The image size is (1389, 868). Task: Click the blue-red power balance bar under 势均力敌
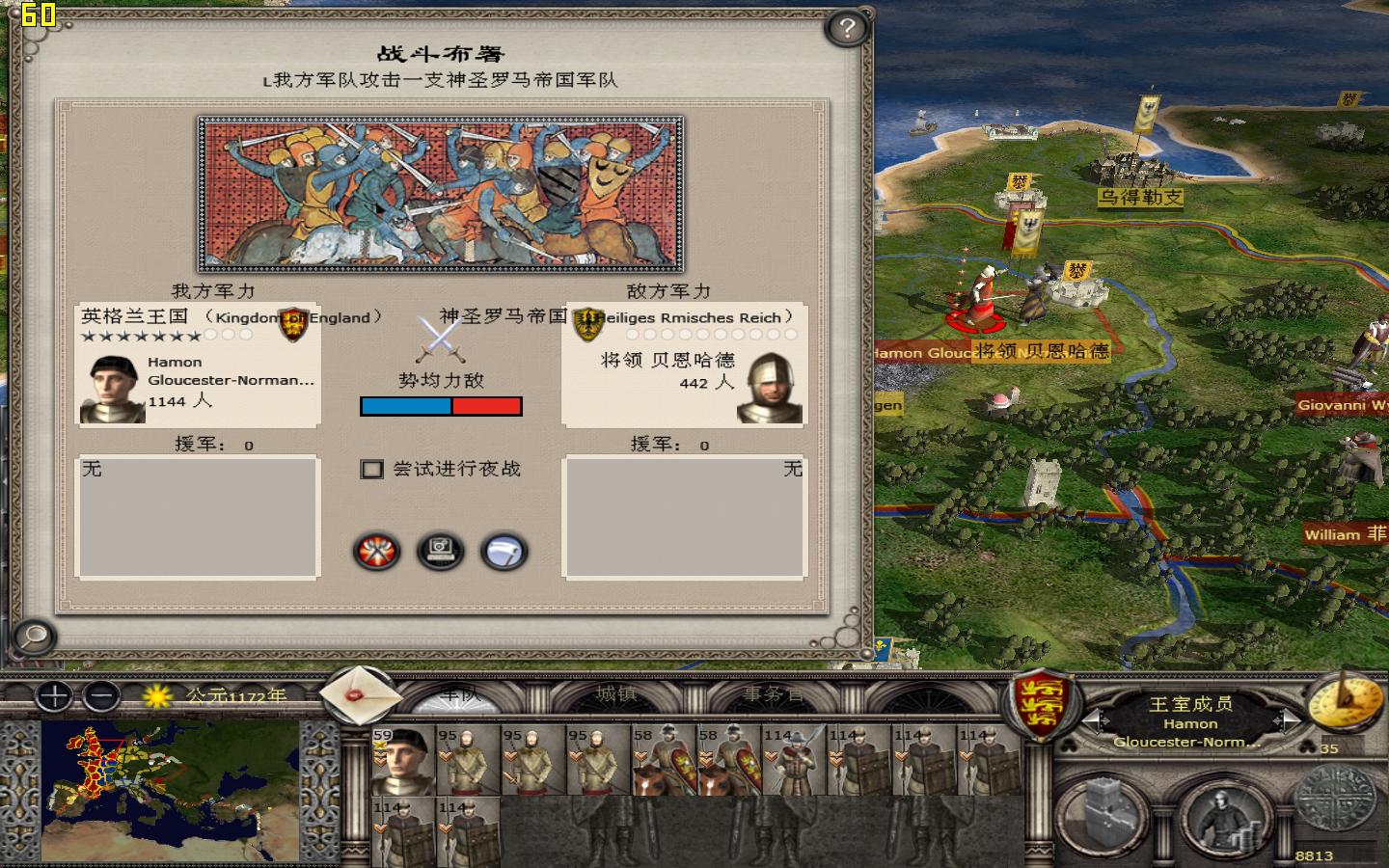pos(442,407)
